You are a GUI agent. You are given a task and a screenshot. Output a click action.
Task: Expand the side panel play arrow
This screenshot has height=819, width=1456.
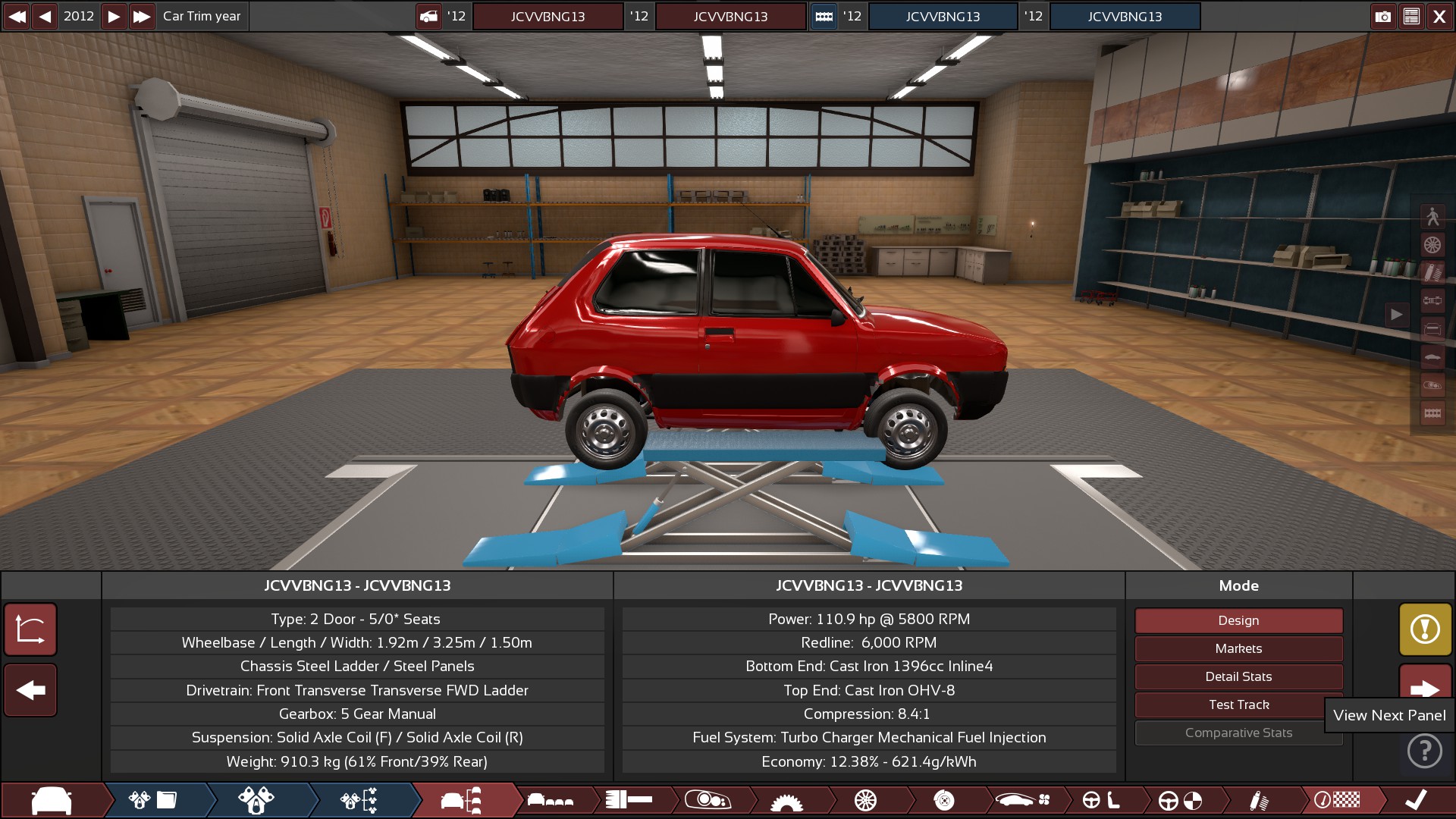coord(1396,314)
